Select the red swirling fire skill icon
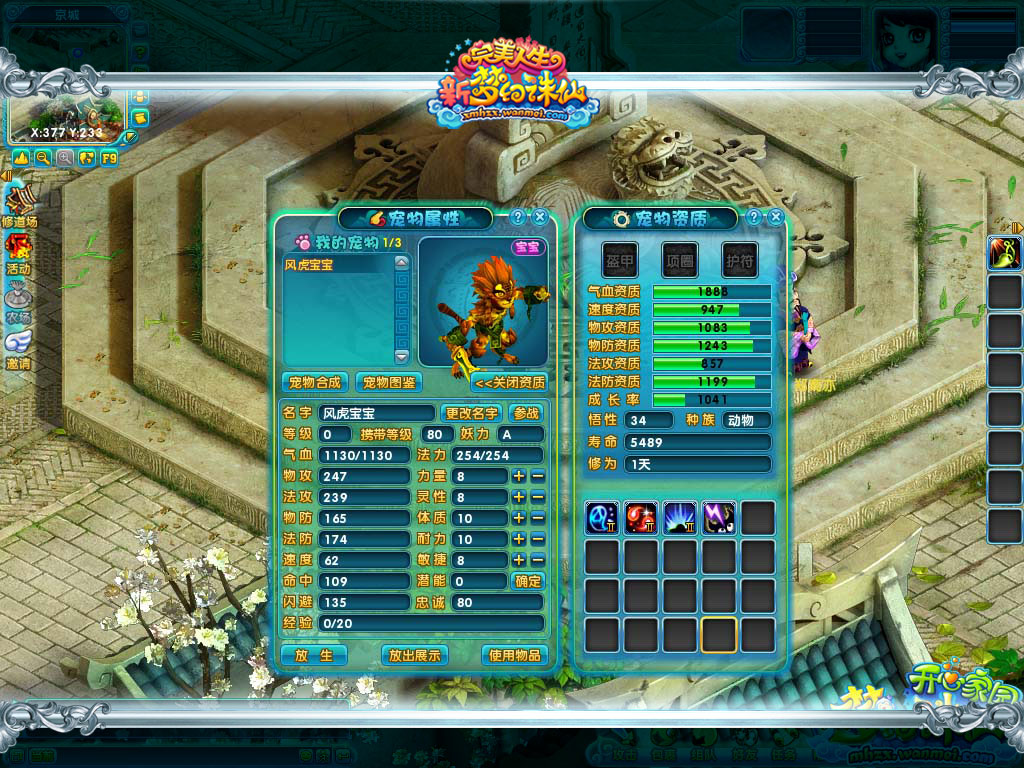This screenshot has height=768, width=1024. 641,518
